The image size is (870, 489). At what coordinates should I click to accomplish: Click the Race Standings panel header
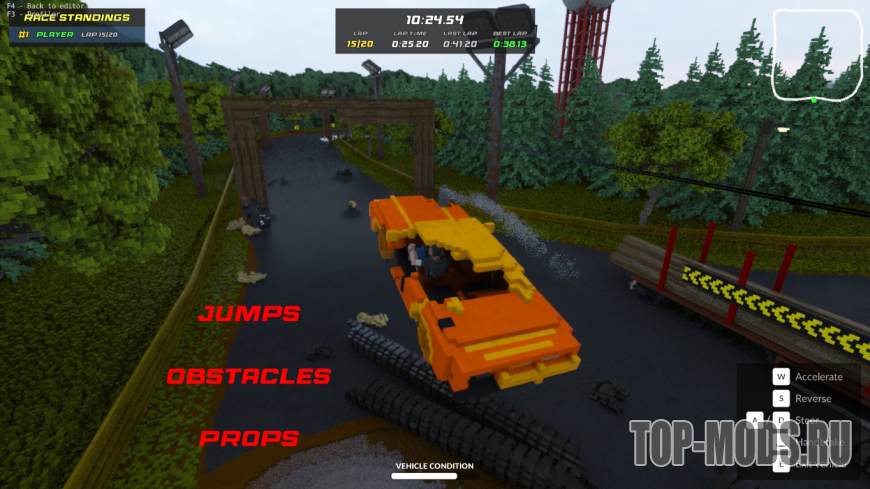(x=78, y=17)
